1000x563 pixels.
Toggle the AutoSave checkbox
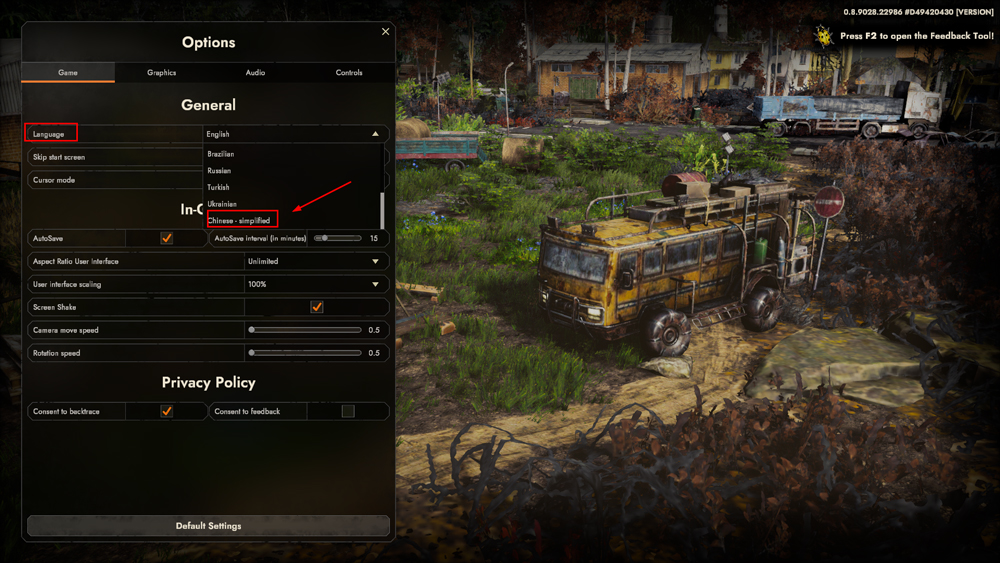point(167,238)
